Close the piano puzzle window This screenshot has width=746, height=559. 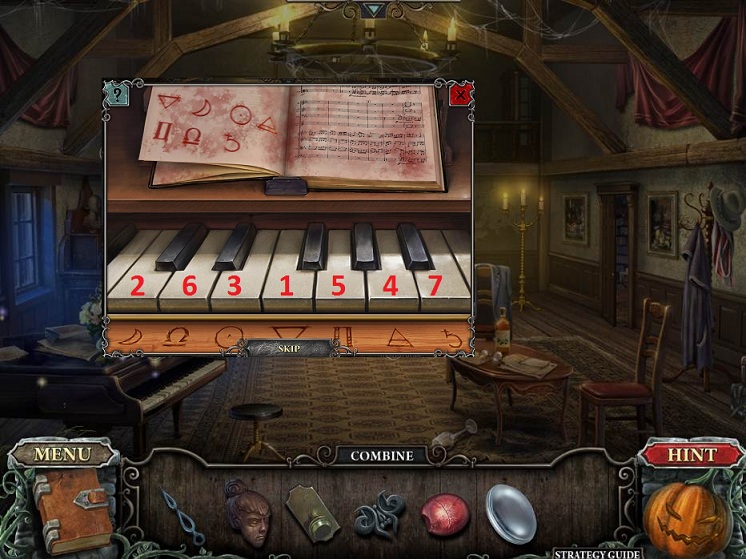point(460,95)
